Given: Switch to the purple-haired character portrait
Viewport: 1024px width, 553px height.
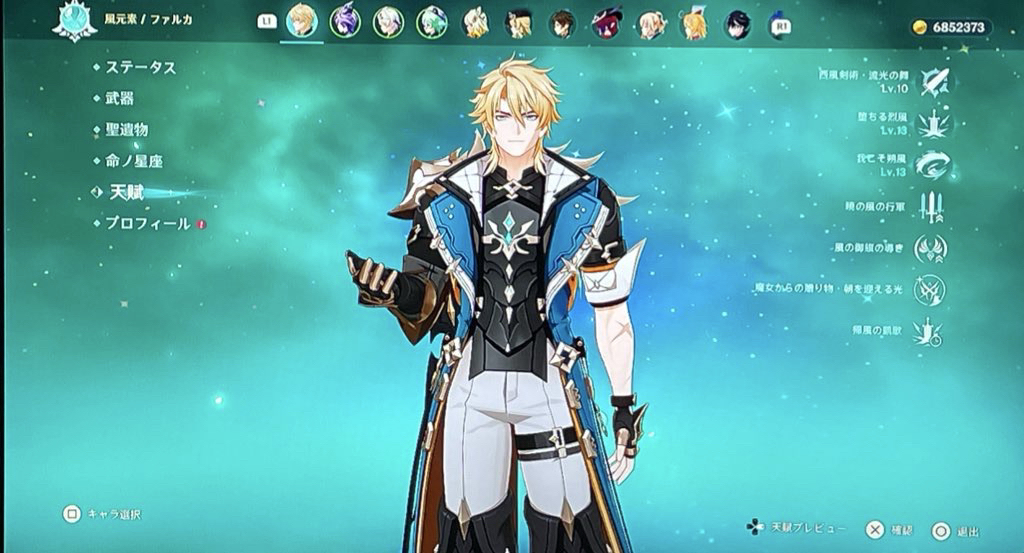Looking at the screenshot, I should 345,21.
